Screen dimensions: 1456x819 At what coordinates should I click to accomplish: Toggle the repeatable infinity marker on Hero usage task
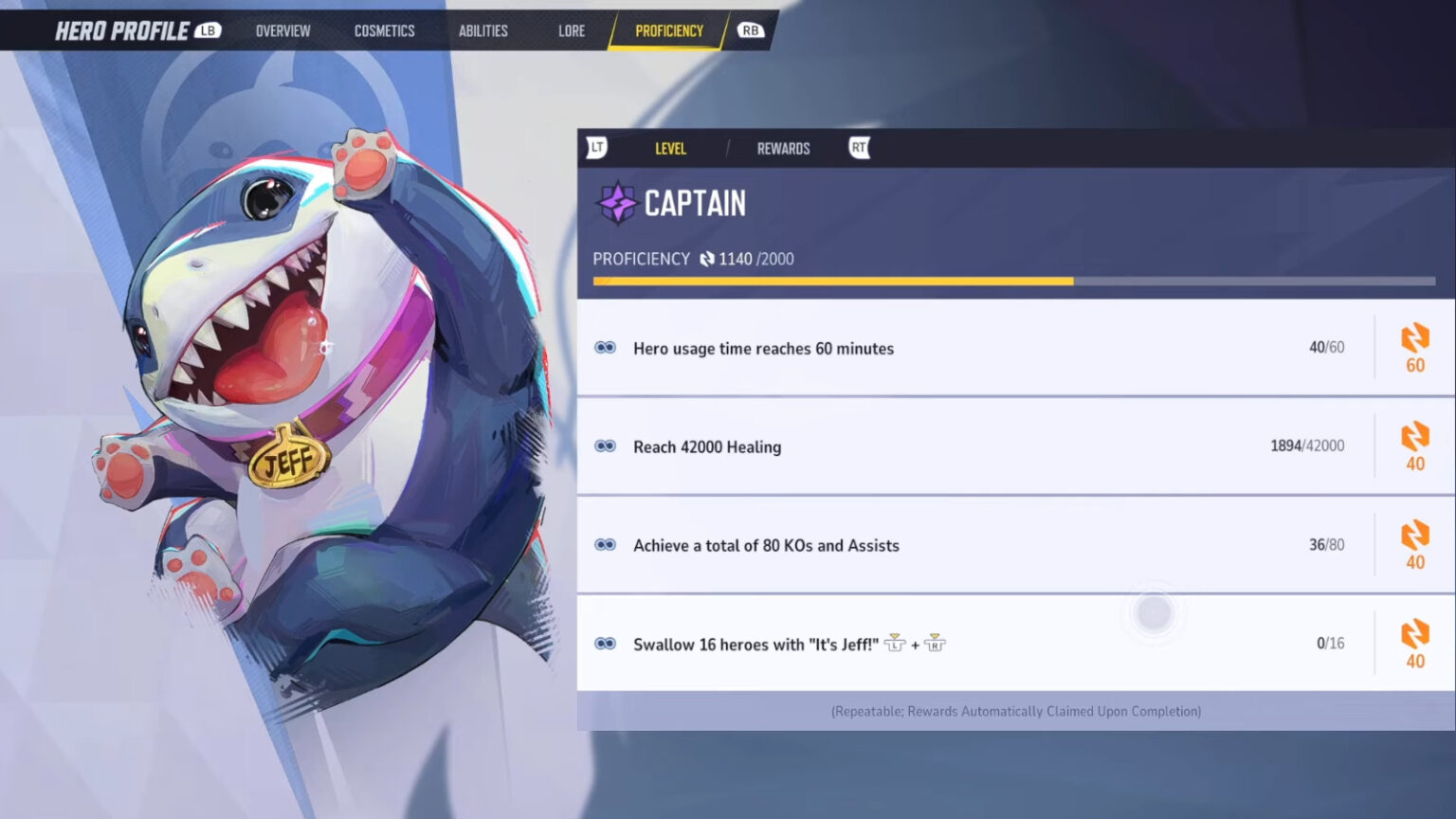tap(606, 348)
